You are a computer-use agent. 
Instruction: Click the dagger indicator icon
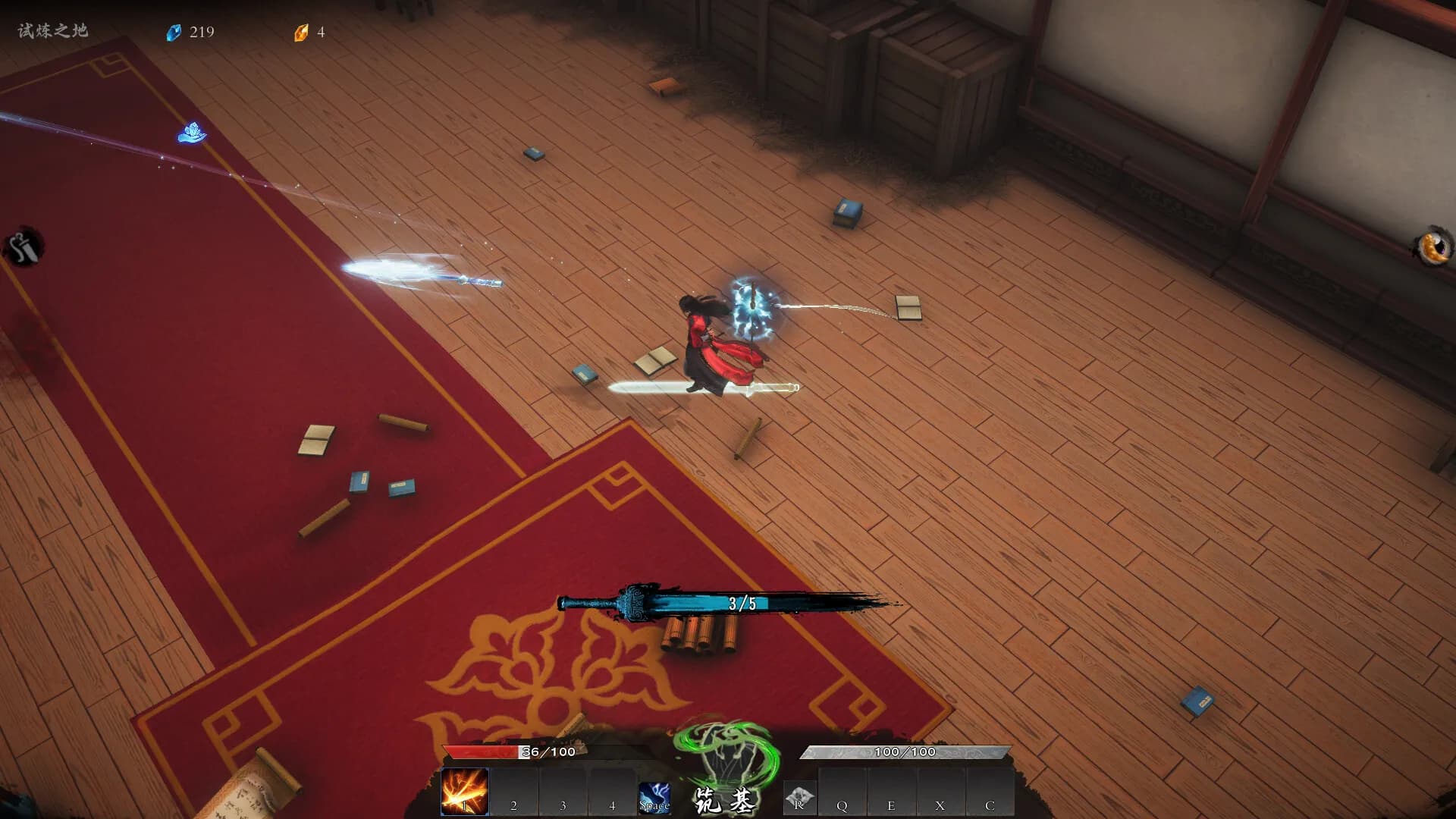point(24,246)
